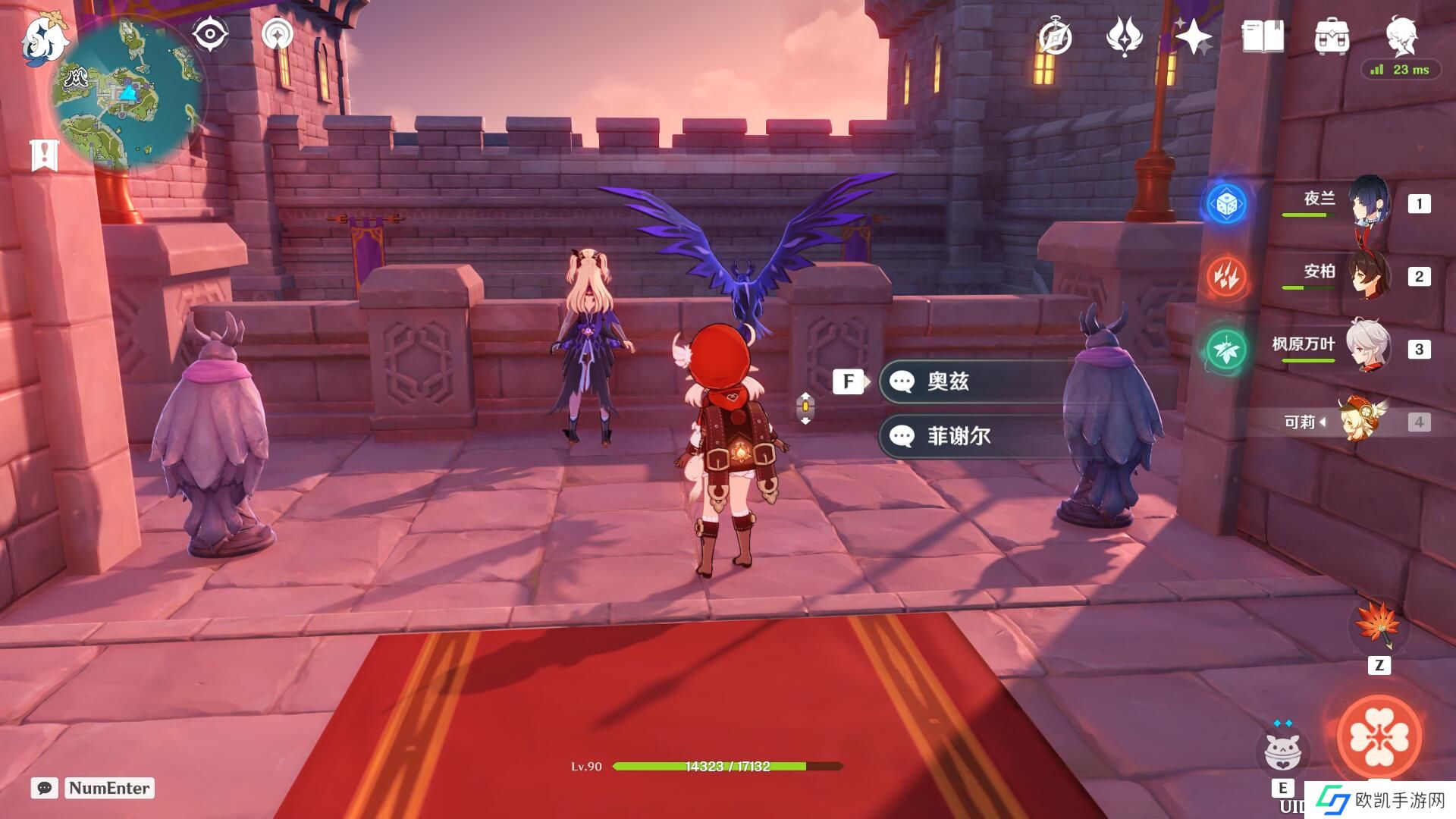Switch to party member 夜兰
Viewport: 1456px width, 819px height.
click(1369, 202)
